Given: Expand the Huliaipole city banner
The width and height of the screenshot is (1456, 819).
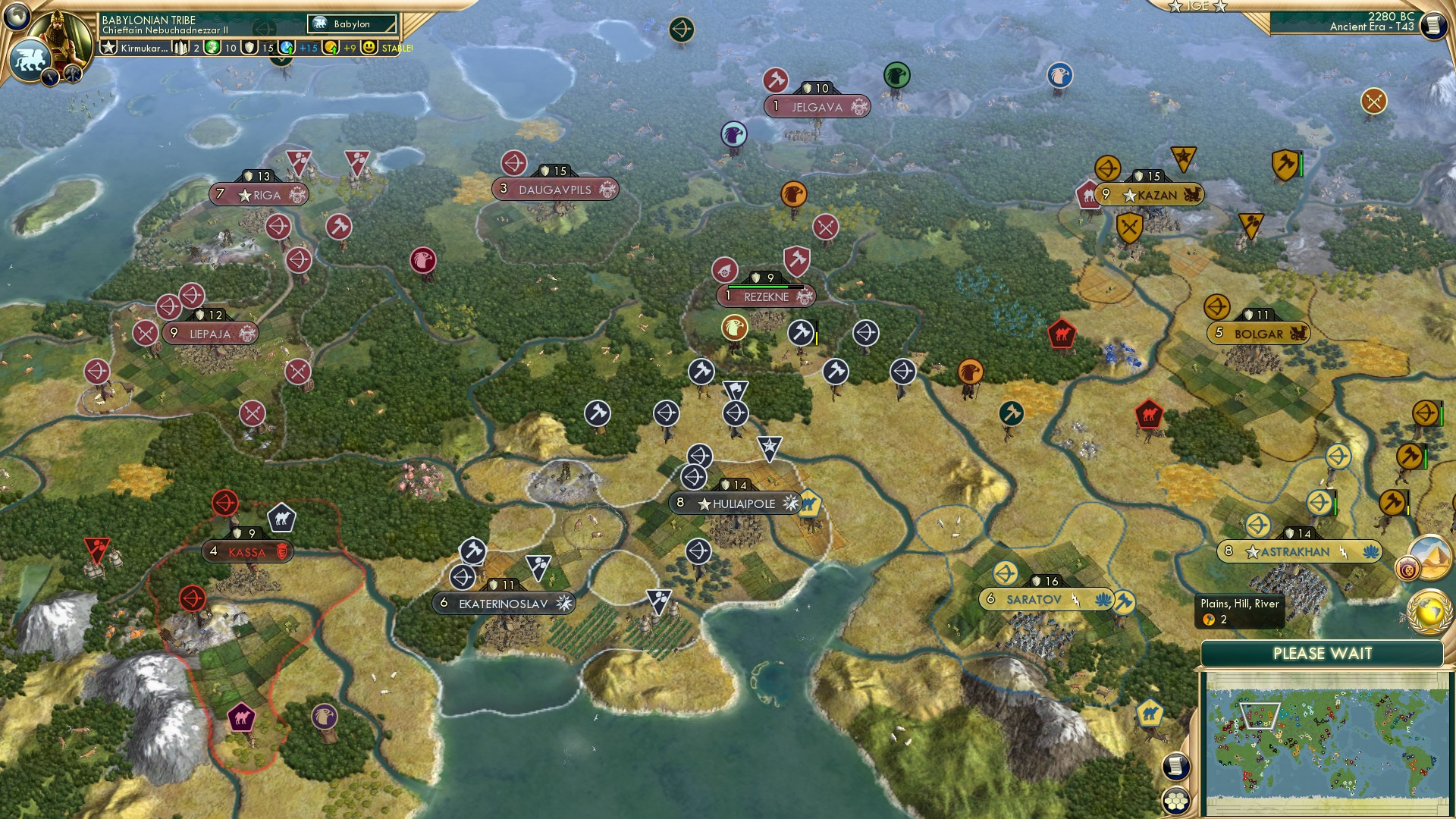Looking at the screenshot, I should 735,502.
